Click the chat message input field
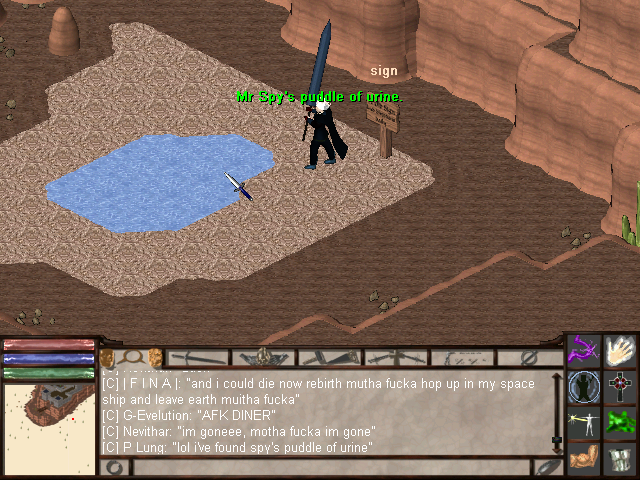Image resolution: width=640 pixels, height=480 pixels. (x=330, y=467)
